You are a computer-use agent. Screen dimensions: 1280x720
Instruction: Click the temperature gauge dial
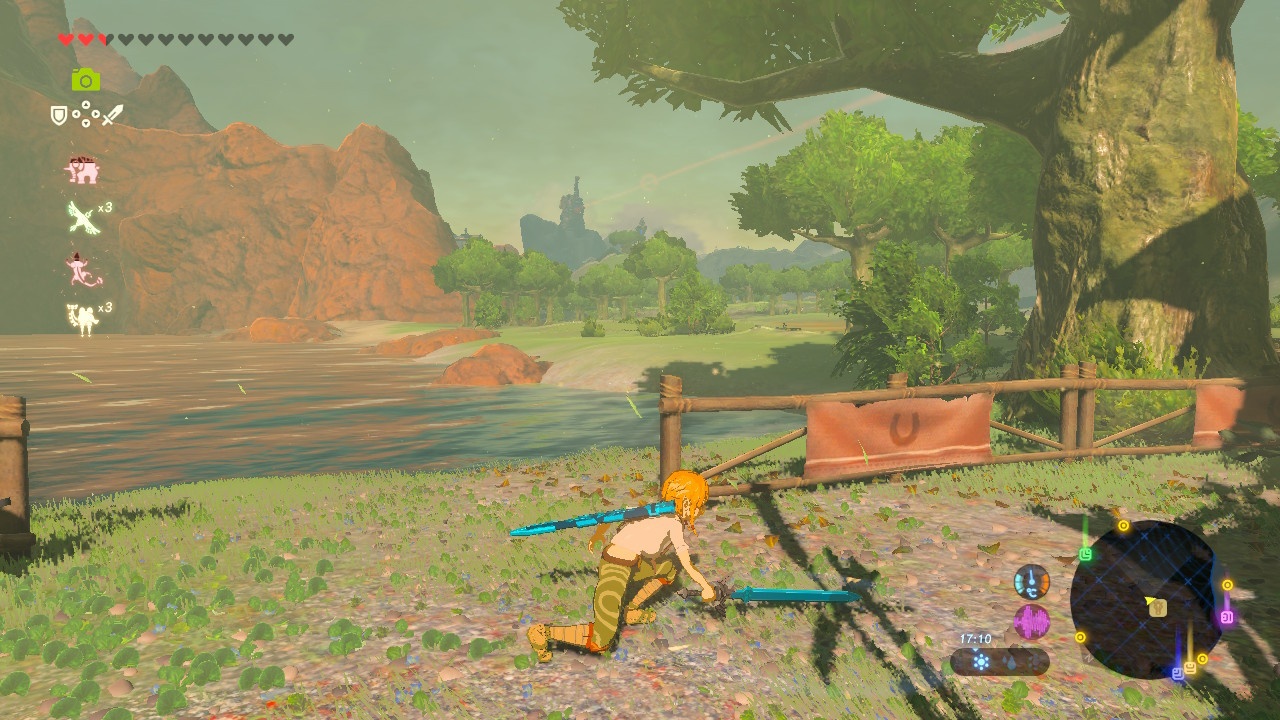pyautogui.click(x=1032, y=583)
